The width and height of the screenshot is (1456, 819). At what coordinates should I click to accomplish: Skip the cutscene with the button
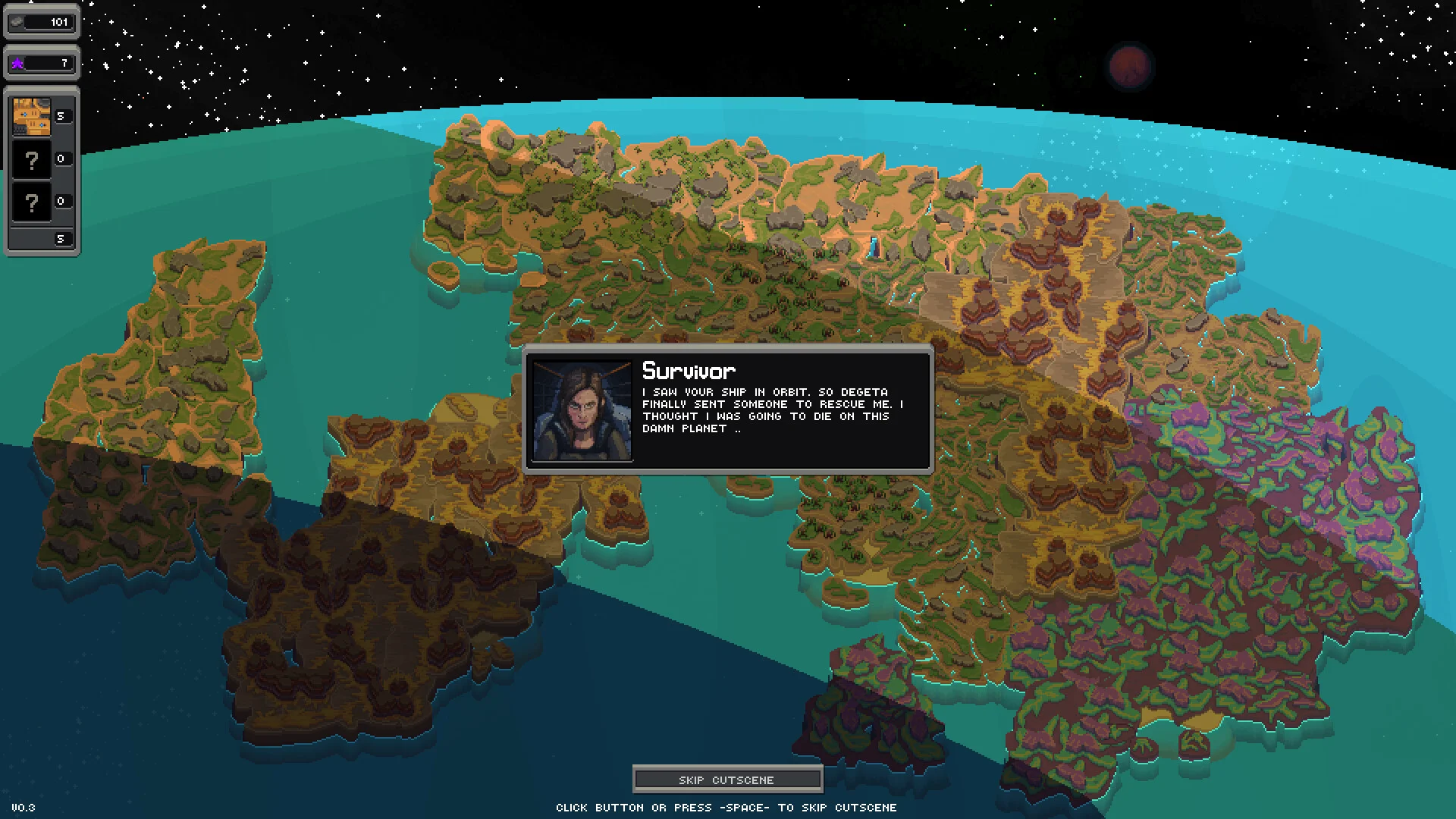[x=726, y=780]
